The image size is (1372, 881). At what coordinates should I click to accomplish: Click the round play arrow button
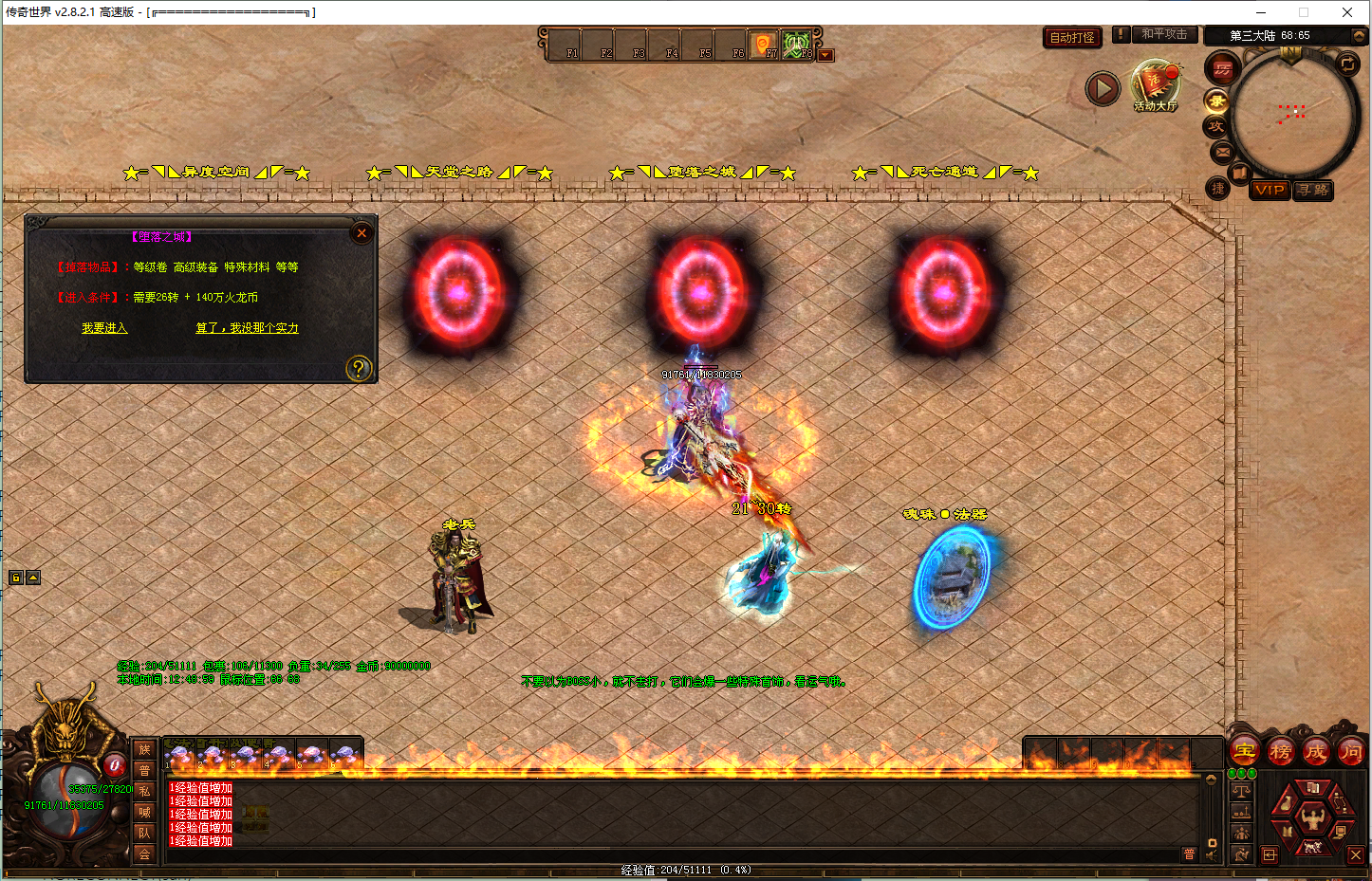coord(1103,89)
